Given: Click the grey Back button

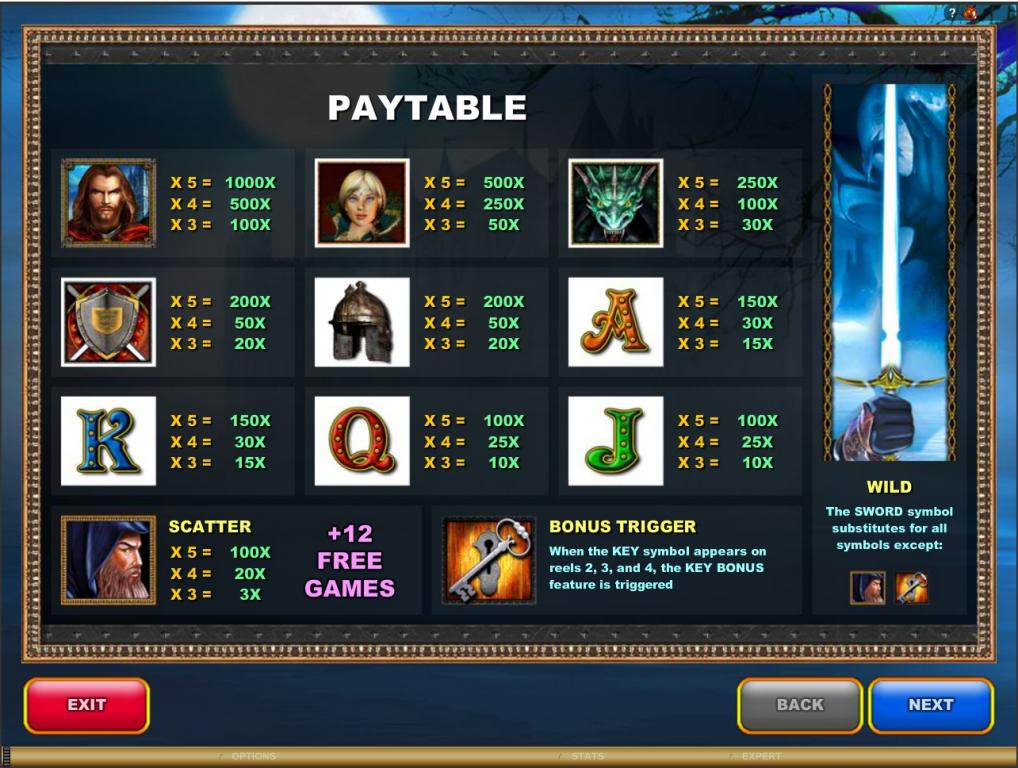Looking at the screenshot, I should tap(799, 705).
